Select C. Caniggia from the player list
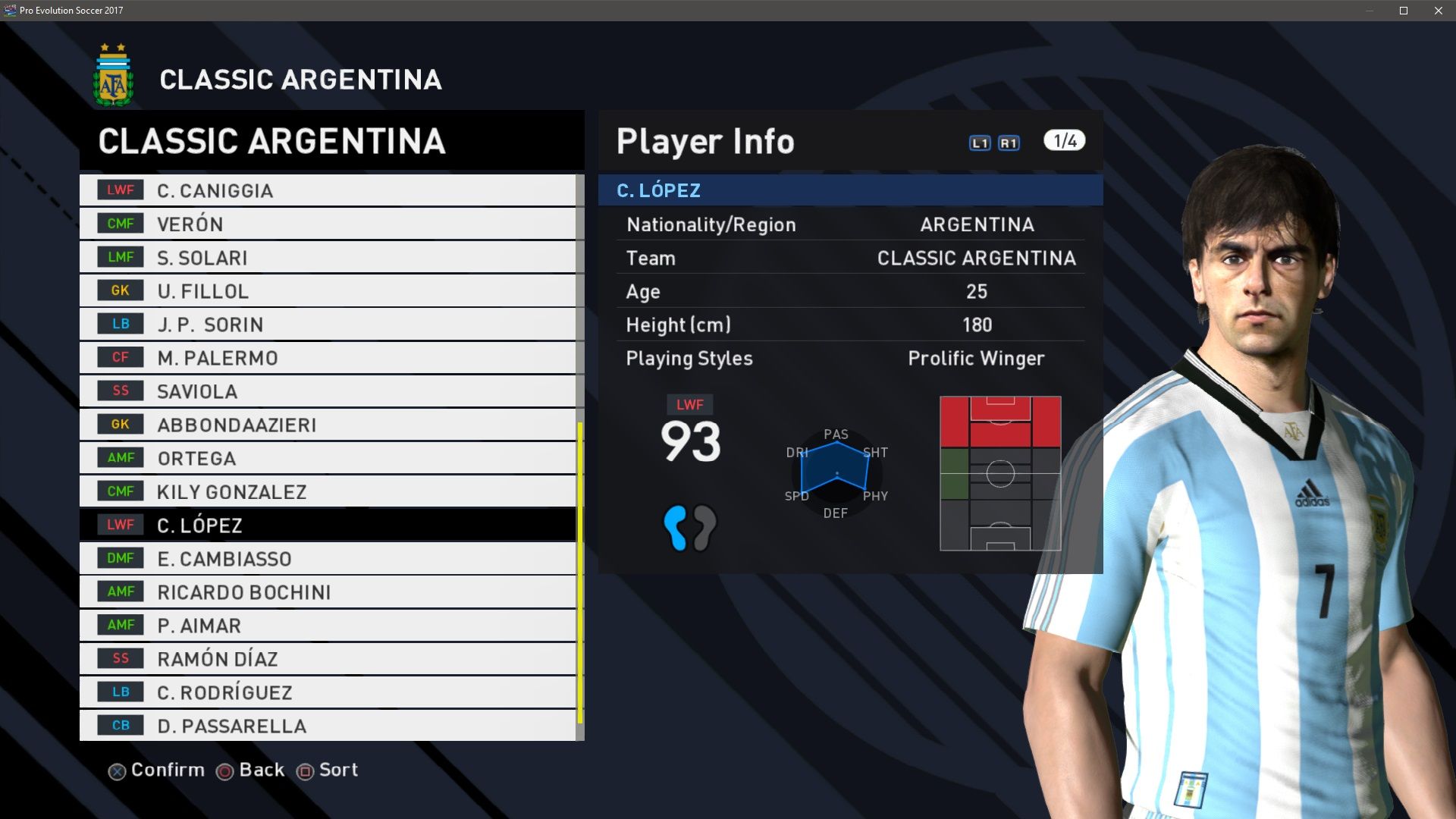This screenshot has width=1456, height=819. 328,190
